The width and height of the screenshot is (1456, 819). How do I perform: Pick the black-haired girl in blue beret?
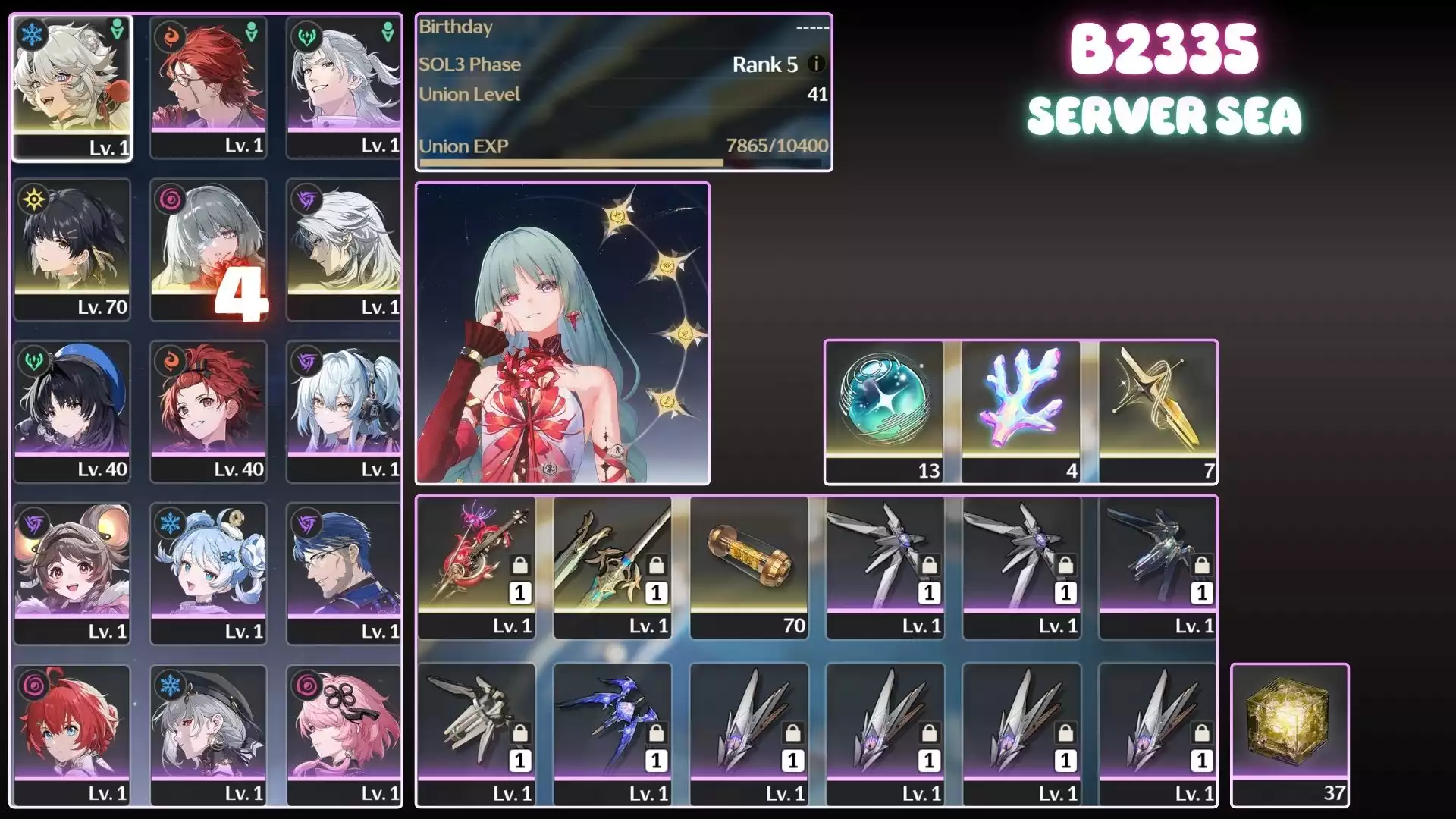click(72, 411)
